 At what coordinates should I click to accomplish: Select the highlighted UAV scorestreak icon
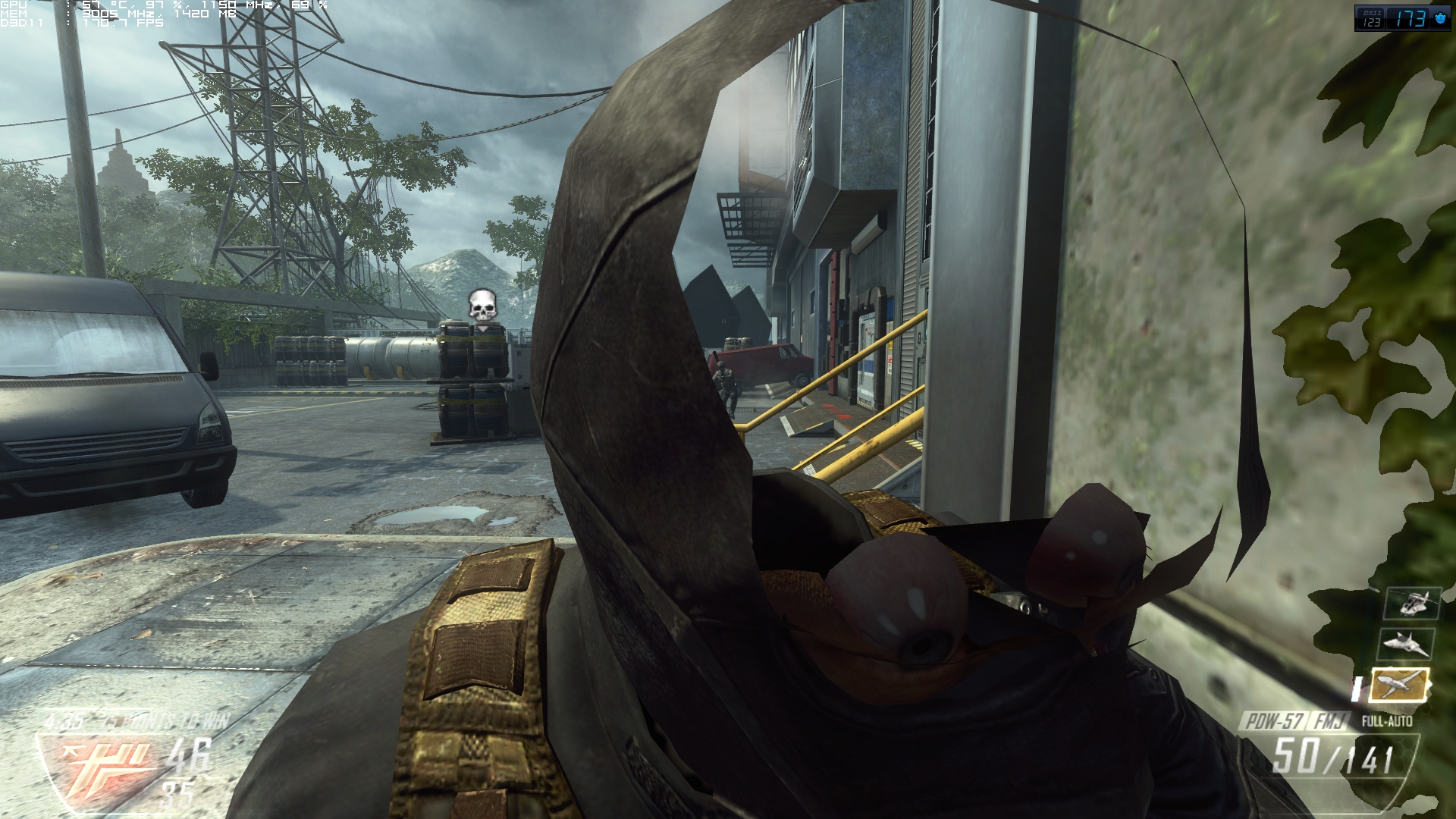tap(1401, 685)
